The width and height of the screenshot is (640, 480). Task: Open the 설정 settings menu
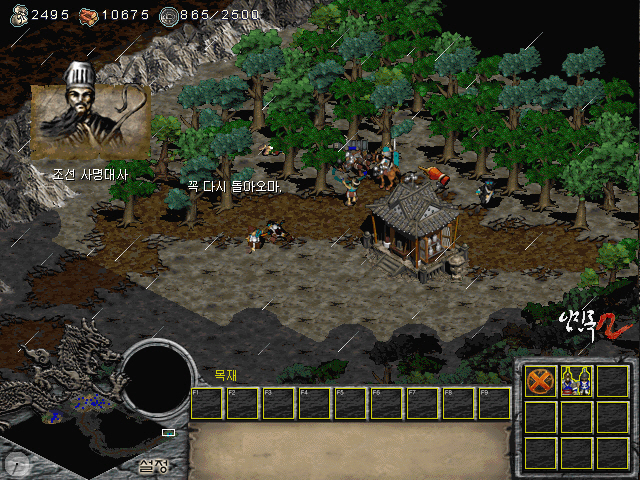click(x=152, y=465)
